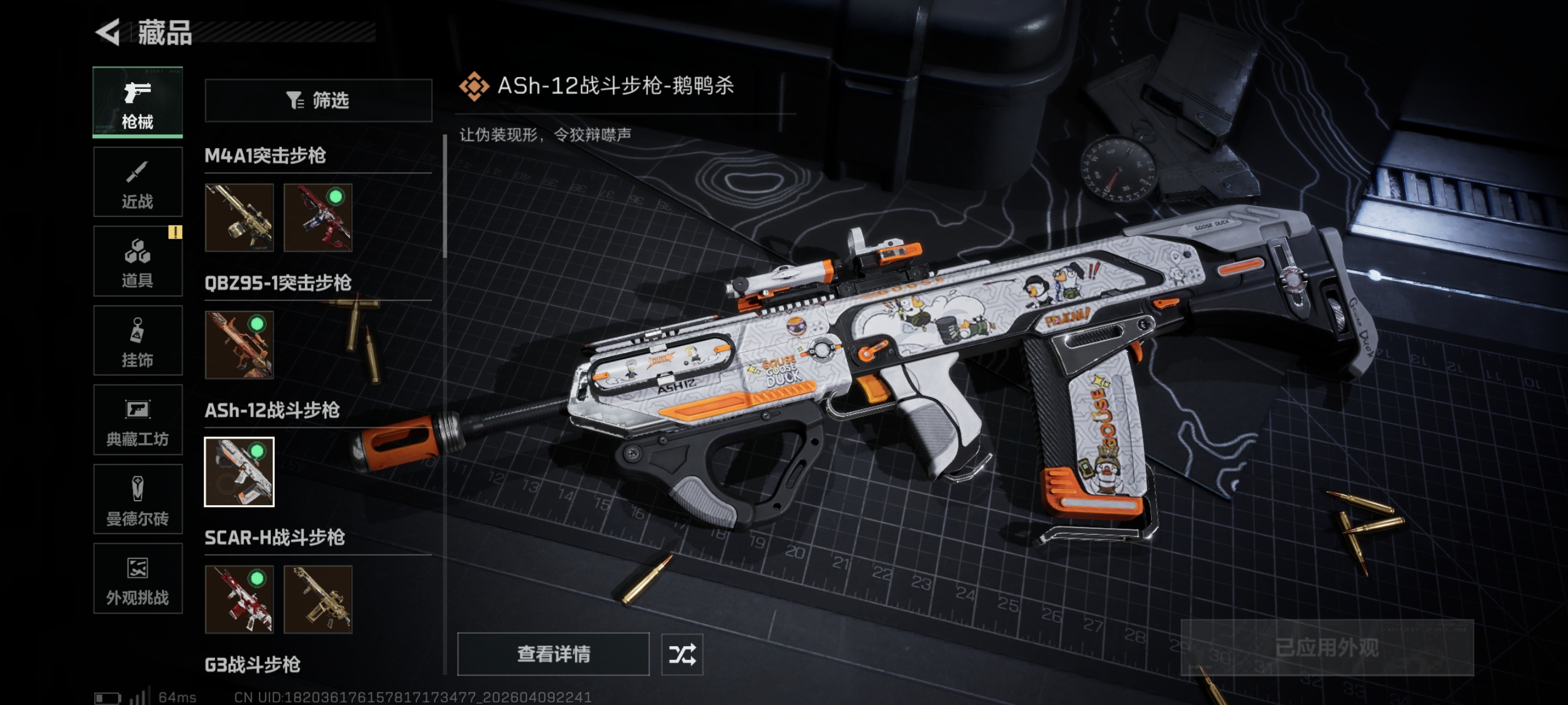Open the 近战 melee category
Screen dimensions: 1568x705
[137, 182]
